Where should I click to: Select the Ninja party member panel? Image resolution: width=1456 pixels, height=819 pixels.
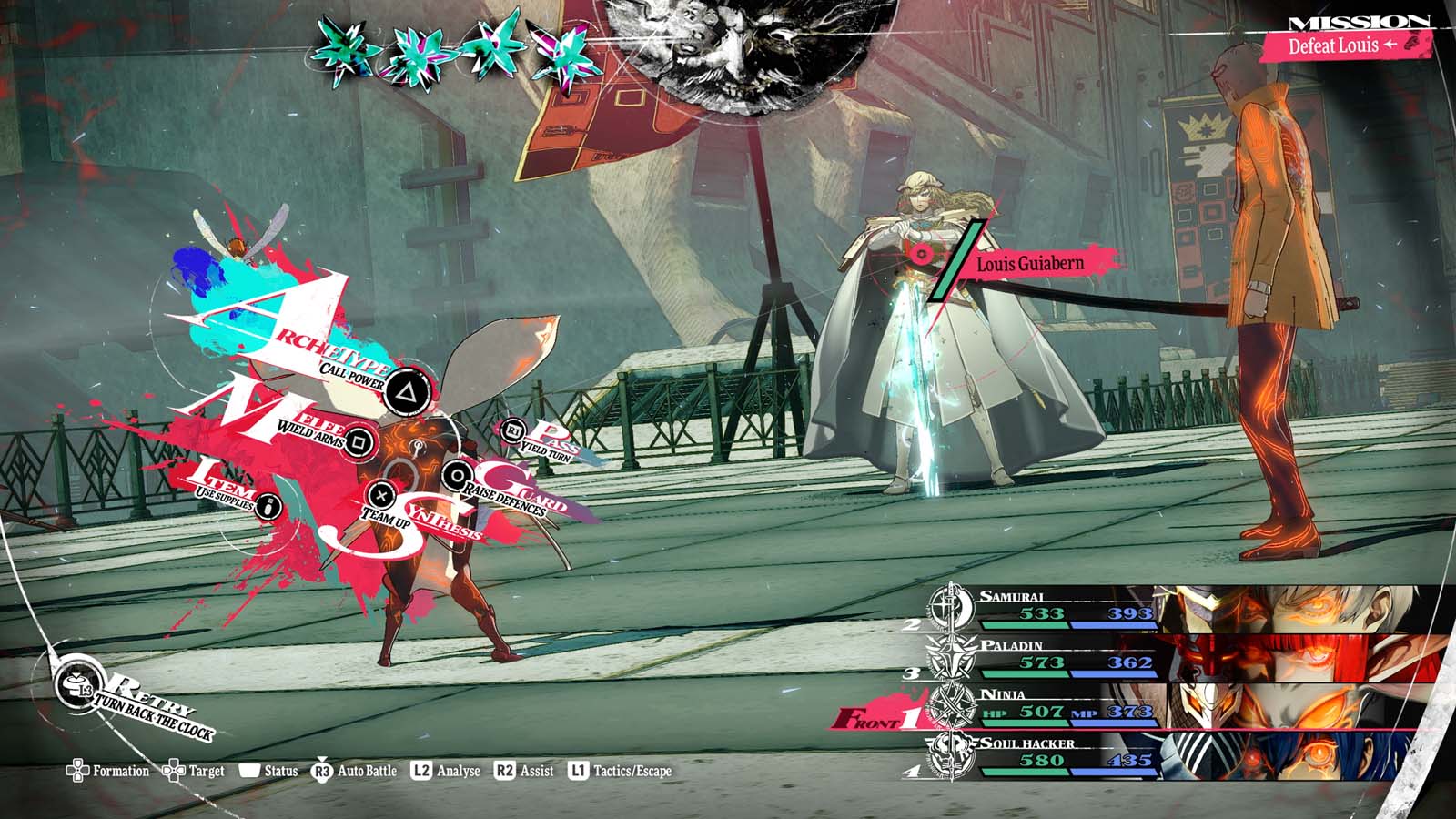(x=1183, y=706)
